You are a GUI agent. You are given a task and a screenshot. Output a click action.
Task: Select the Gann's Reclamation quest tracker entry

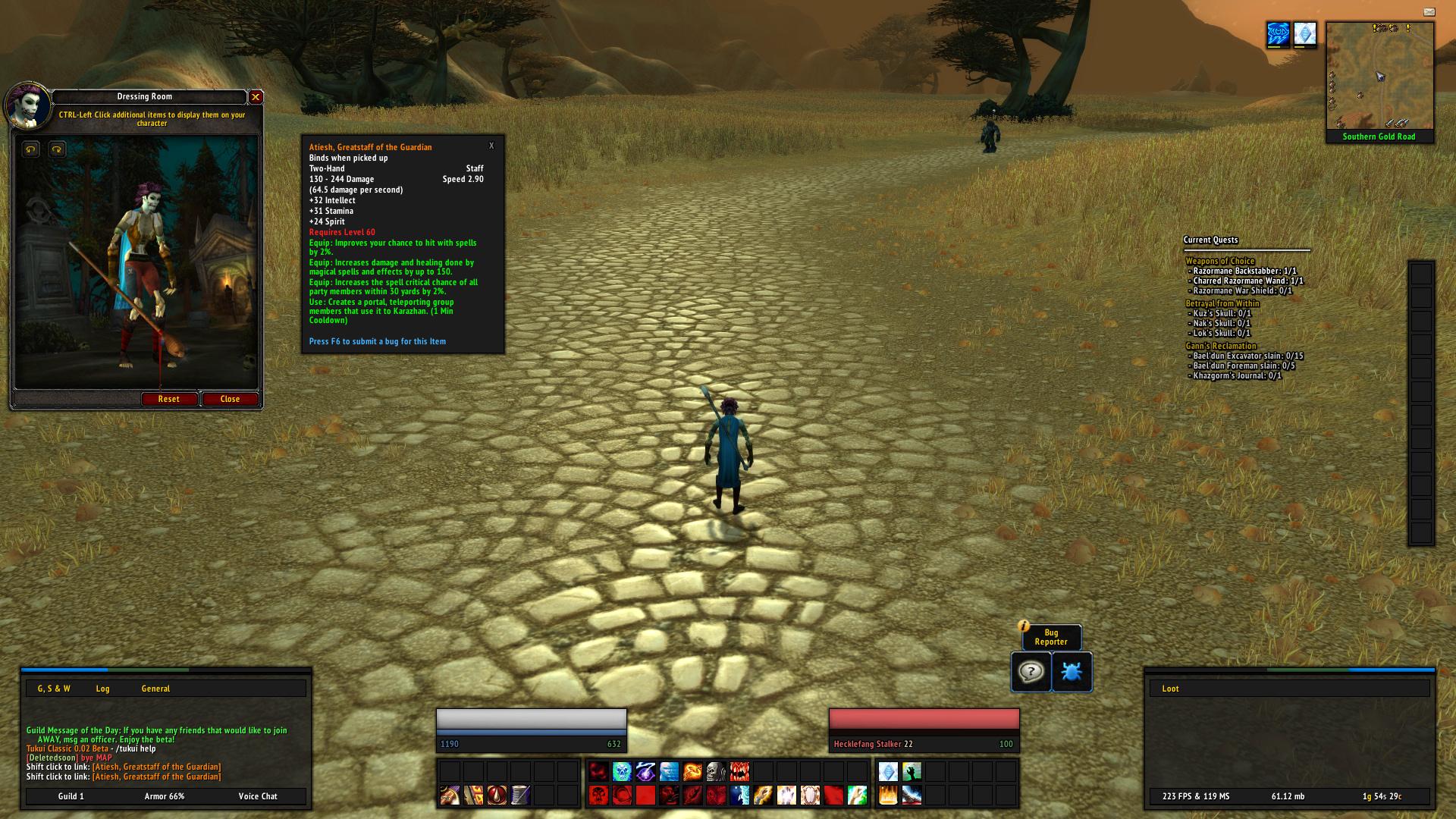click(x=1220, y=346)
